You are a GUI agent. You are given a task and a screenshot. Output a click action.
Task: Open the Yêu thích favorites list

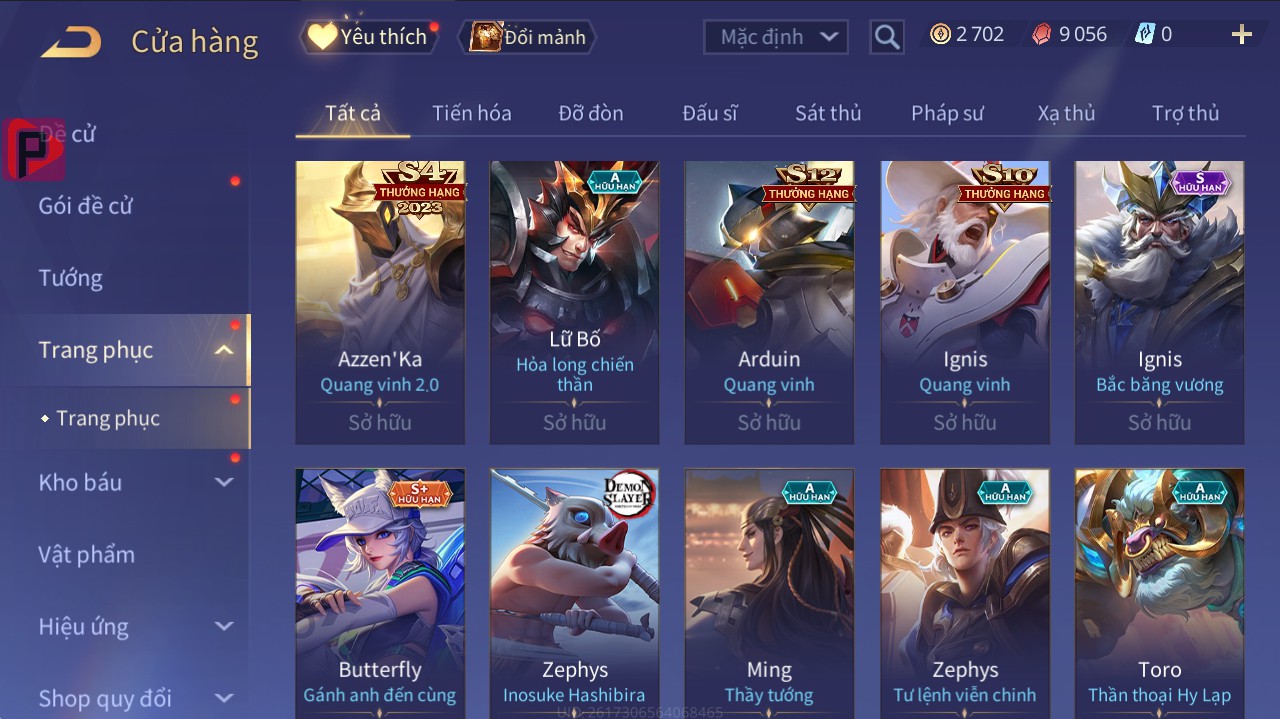tap(369, 37)
